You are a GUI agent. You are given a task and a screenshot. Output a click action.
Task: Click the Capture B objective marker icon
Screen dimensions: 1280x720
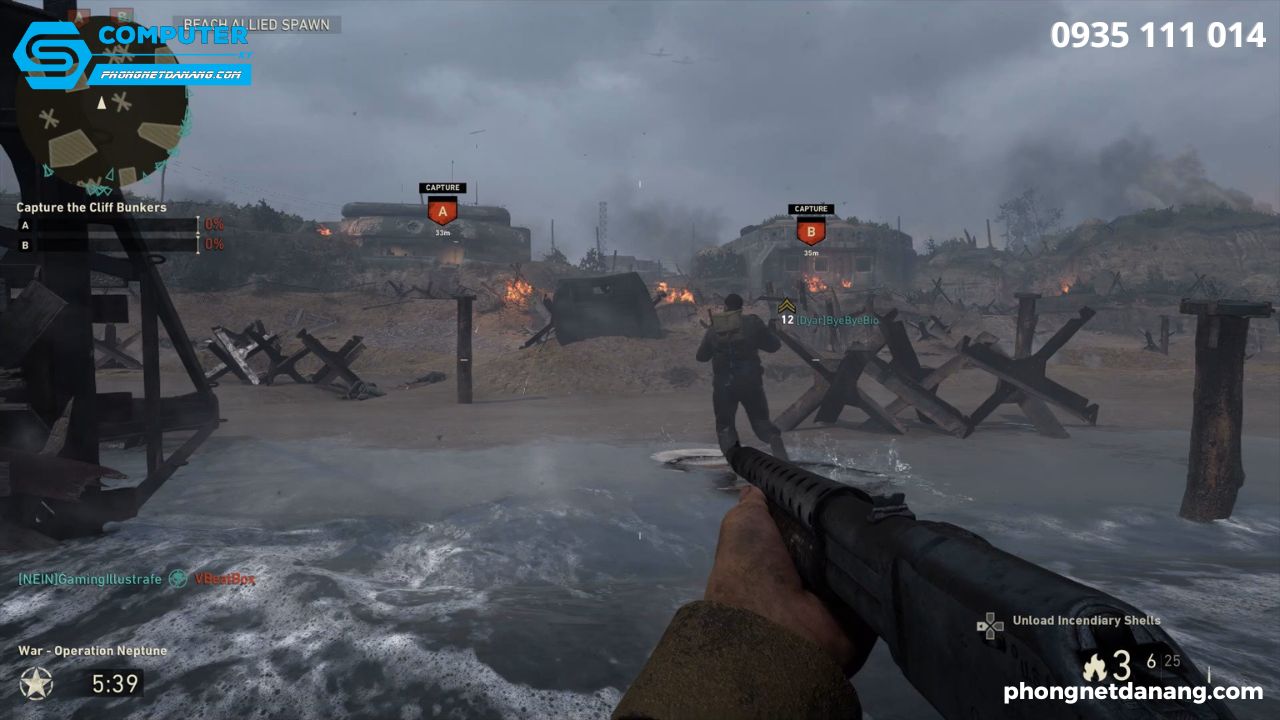810,231
